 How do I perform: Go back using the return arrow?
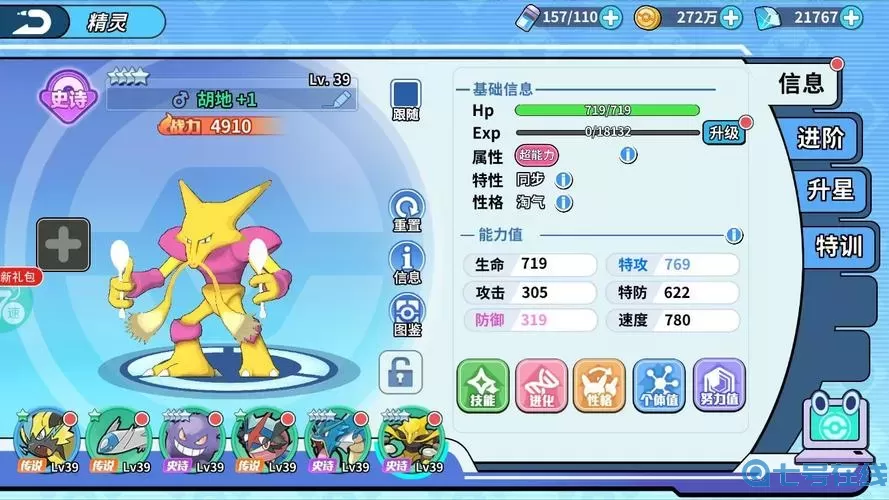pos(32,21)
